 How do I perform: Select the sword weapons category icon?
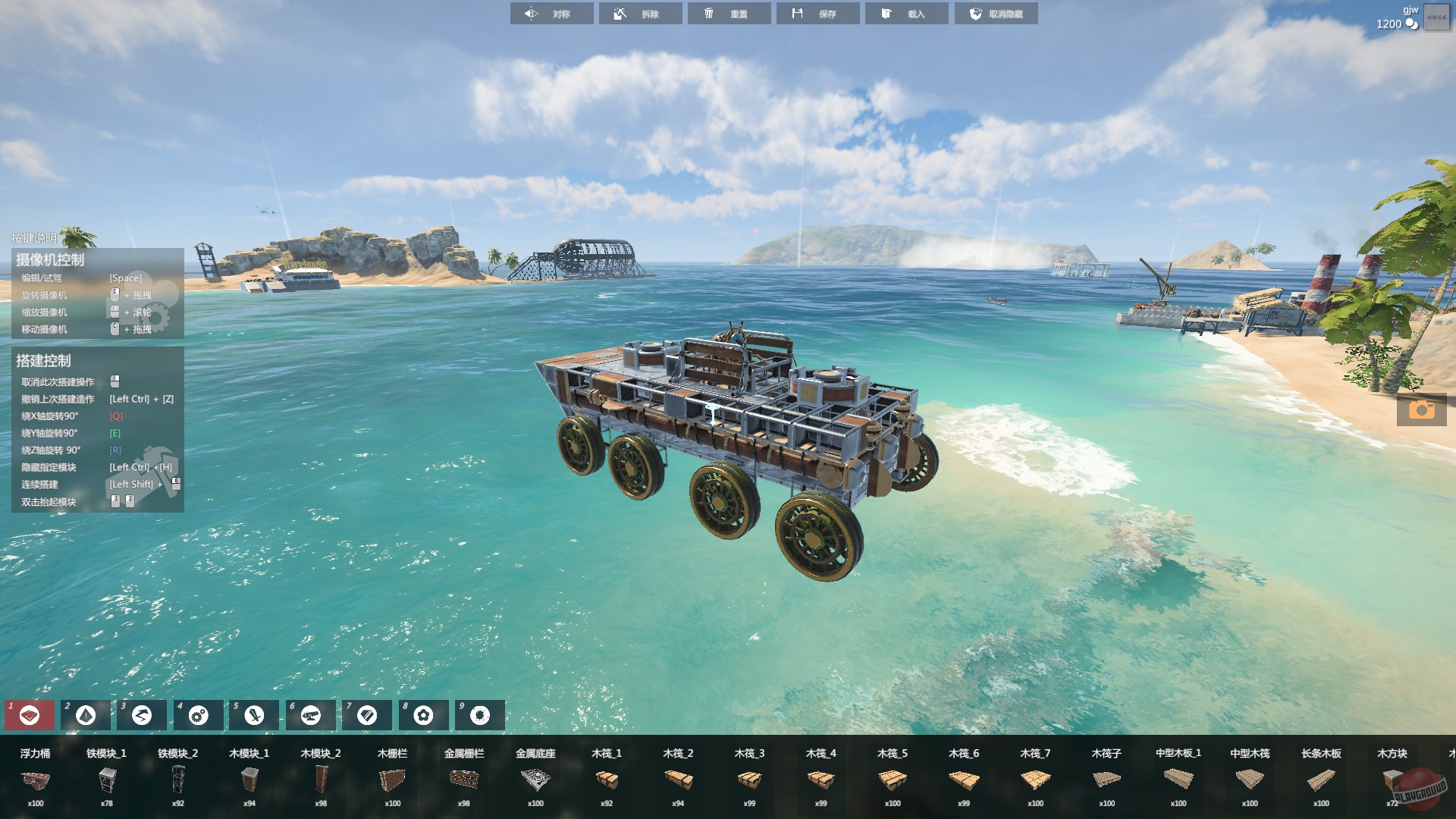[253, 714]
